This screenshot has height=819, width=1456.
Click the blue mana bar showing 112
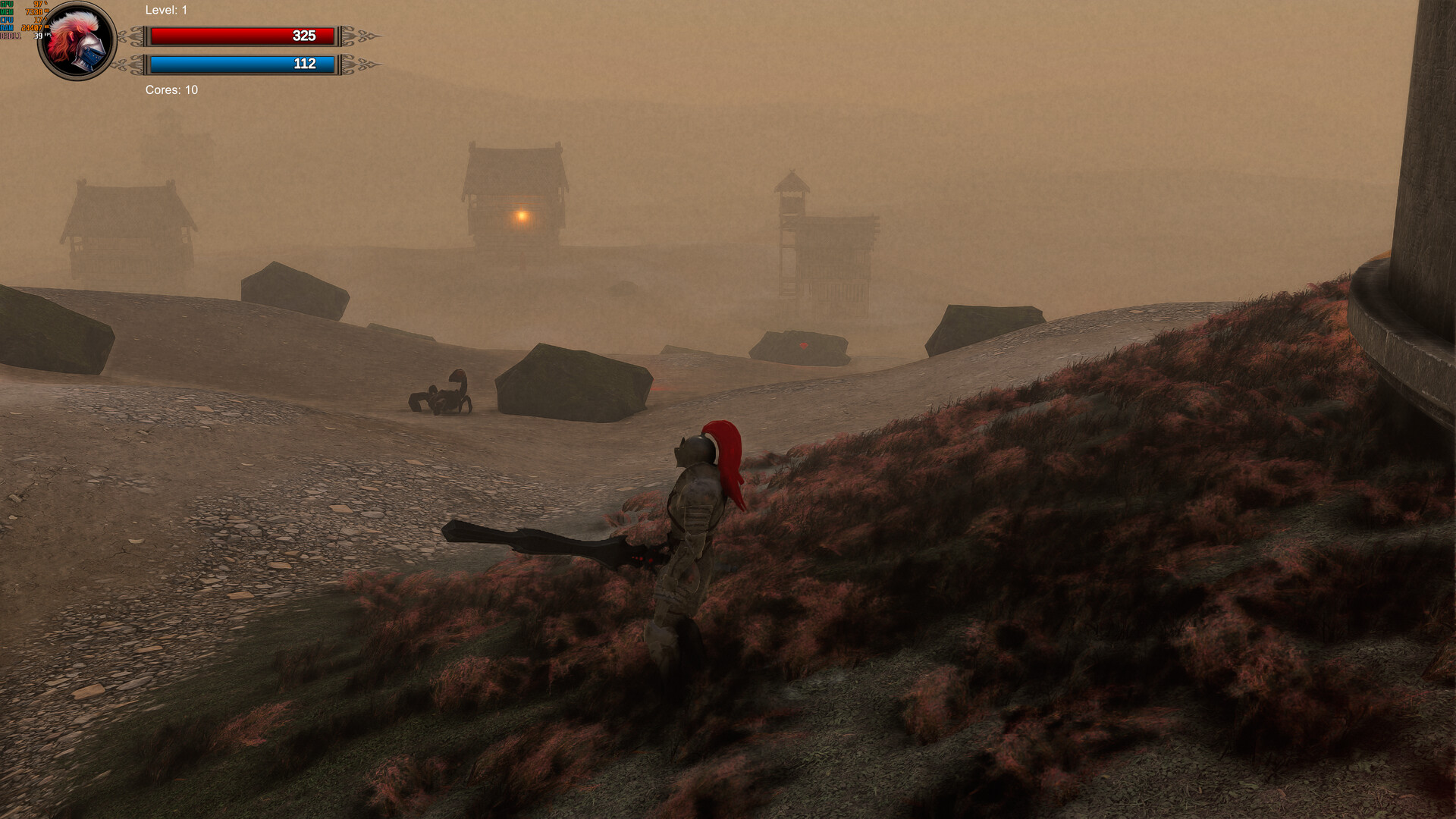[x=243, y=64]
